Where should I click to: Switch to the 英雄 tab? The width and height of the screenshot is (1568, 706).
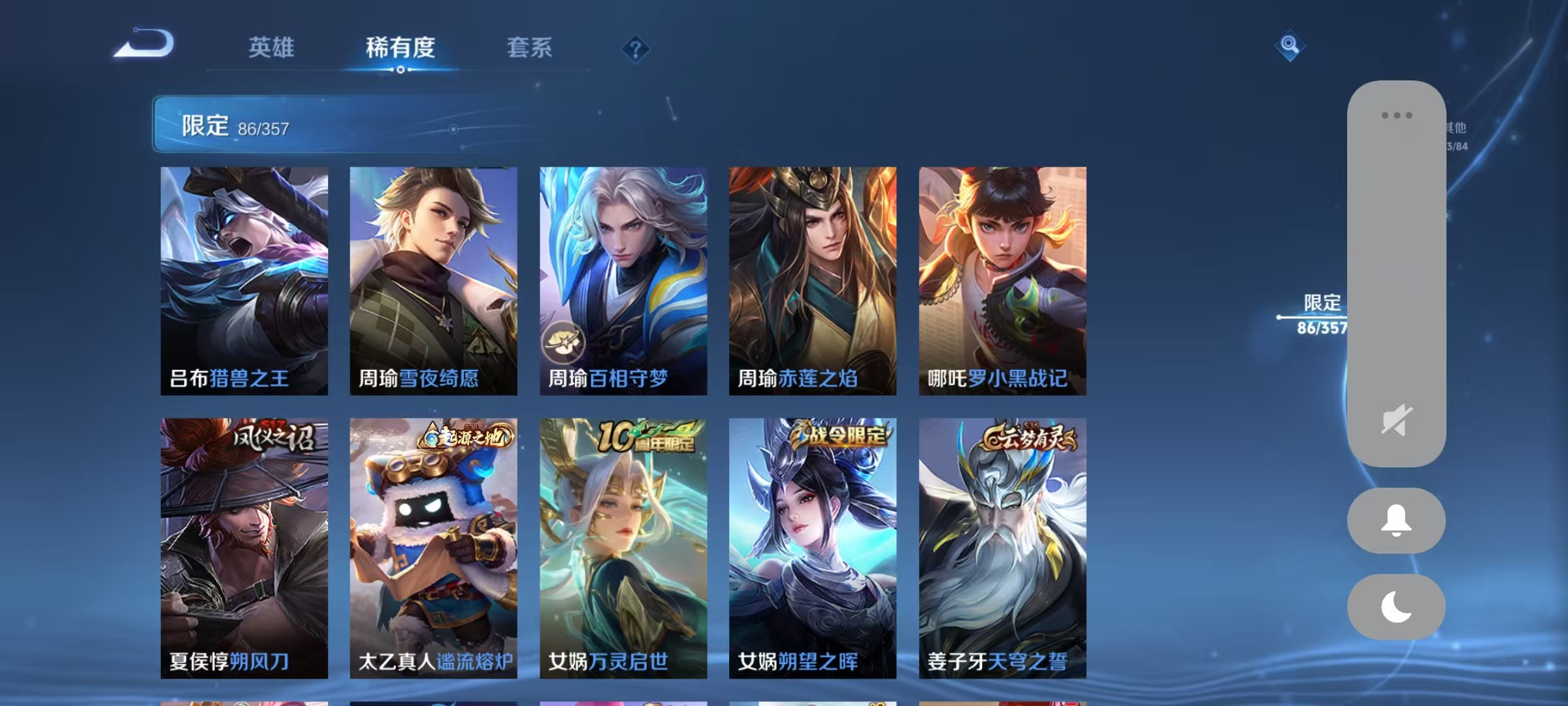point(270,49)
